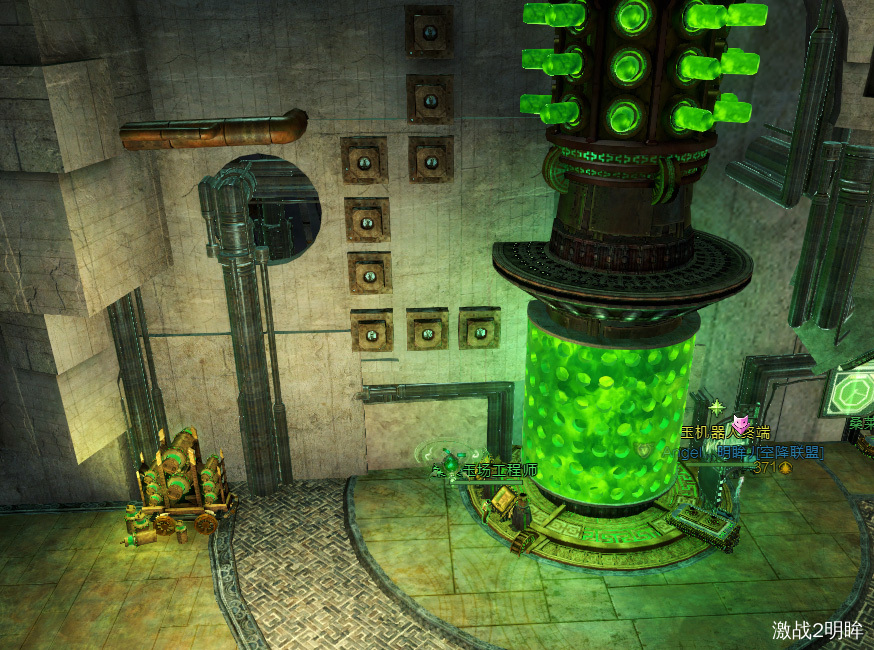Target the player nameplate tagged [空降联盟]
This screenshot has width=874, height=650.
point(742,452)
